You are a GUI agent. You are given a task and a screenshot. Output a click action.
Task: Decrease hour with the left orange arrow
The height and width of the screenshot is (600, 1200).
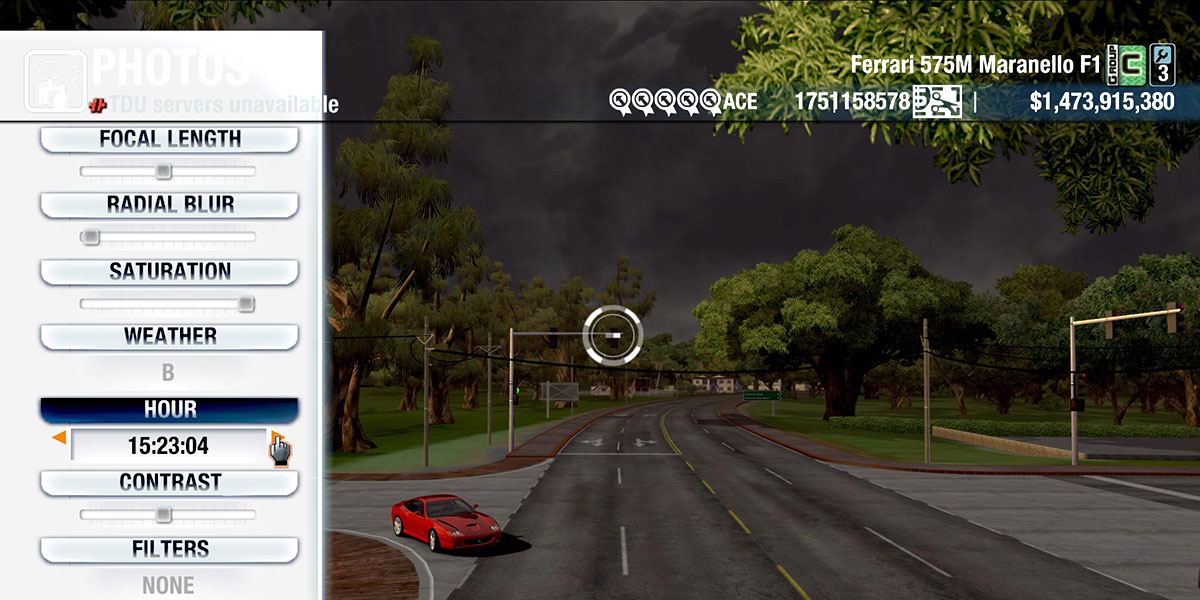click(x=60, y=438)
